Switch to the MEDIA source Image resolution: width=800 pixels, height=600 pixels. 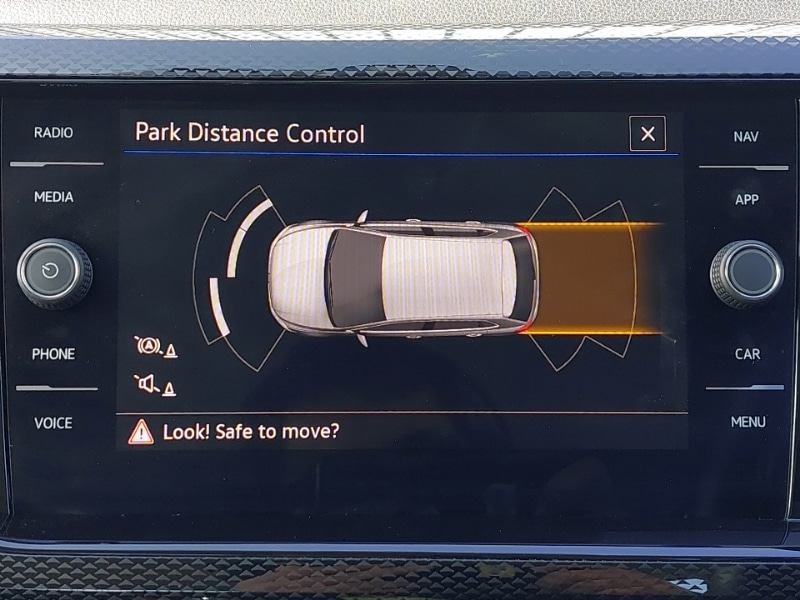(x=53, y=197)
